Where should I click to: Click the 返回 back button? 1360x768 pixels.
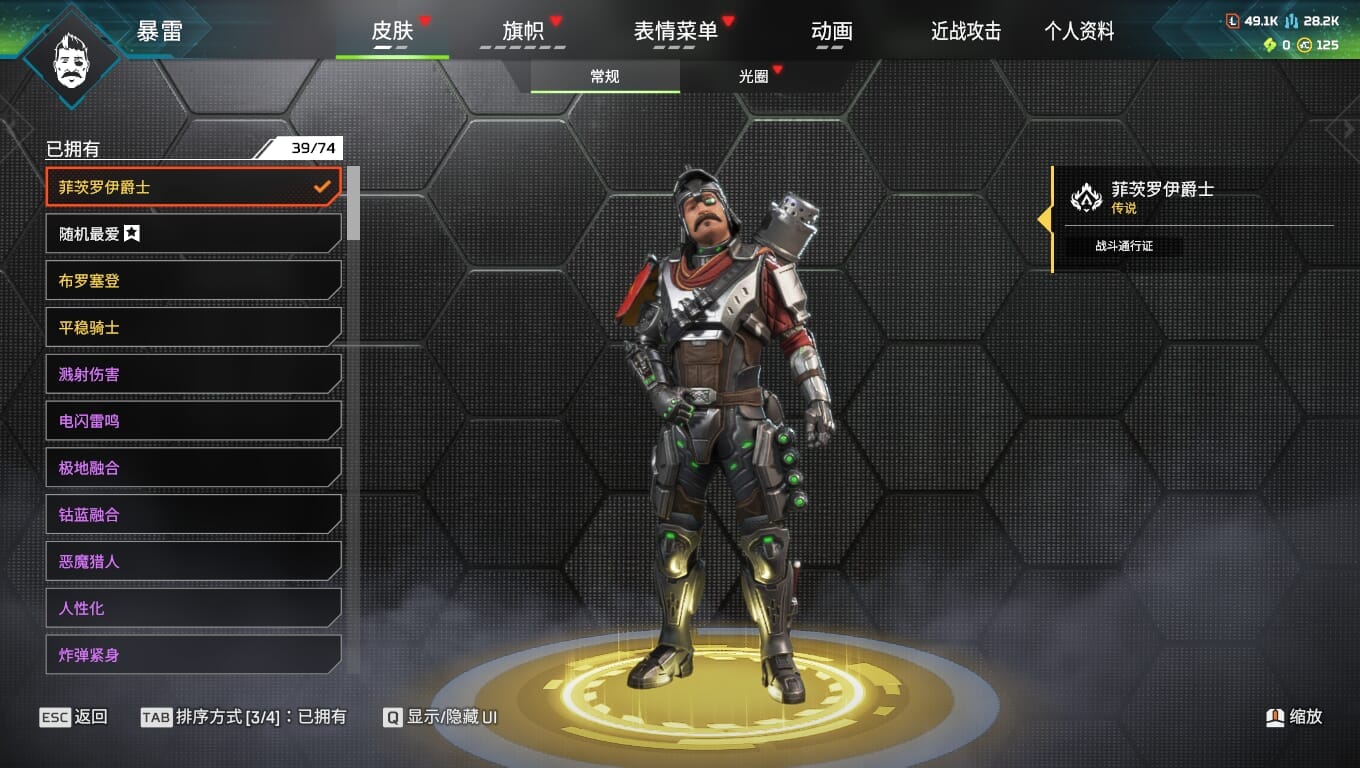pos(74,717)
